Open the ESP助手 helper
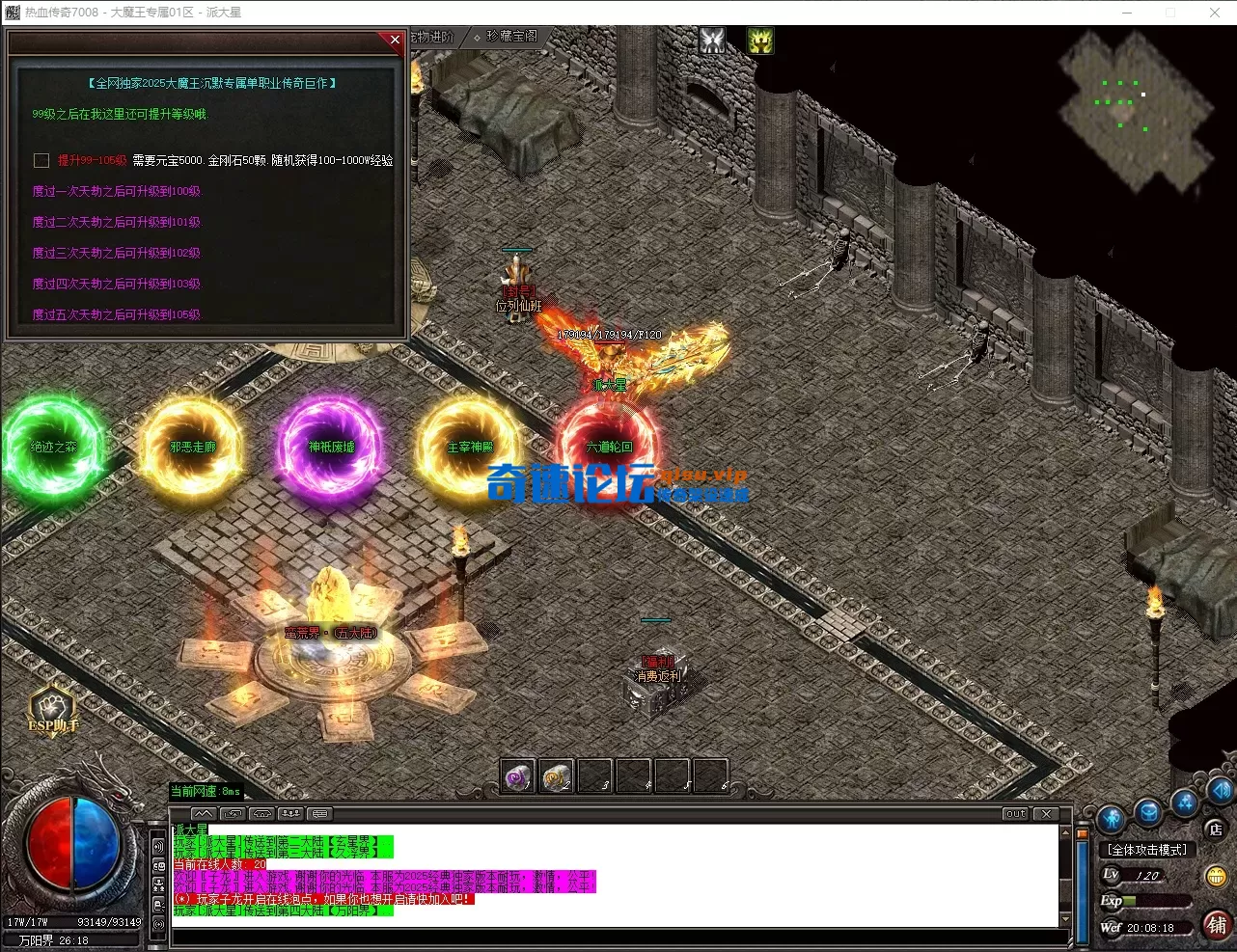The height and width of the screenshot is (952, 1237). click(x=53, y=709)
